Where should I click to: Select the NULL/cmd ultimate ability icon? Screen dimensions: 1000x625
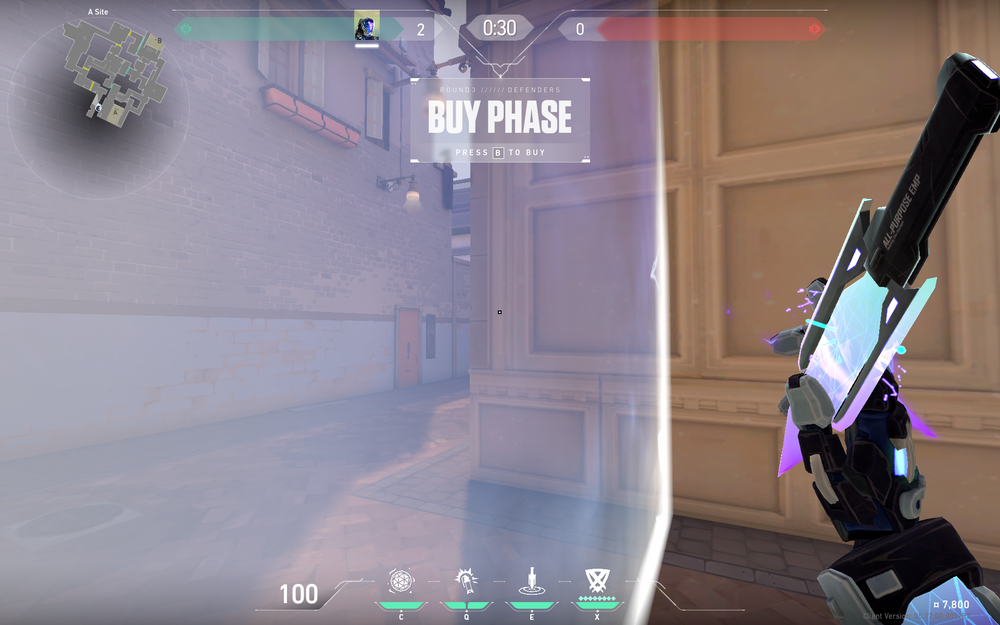click(598, 579)
